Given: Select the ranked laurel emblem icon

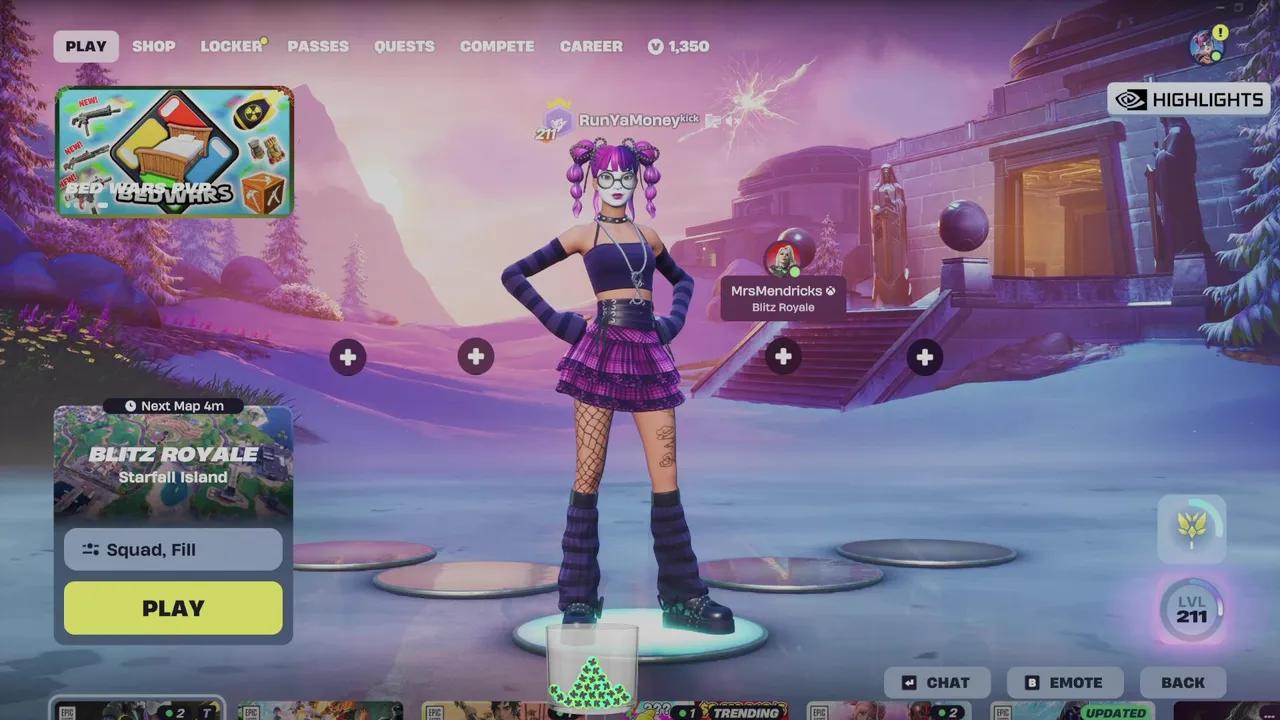Looking at the screenshot, I should [1192, 529].
